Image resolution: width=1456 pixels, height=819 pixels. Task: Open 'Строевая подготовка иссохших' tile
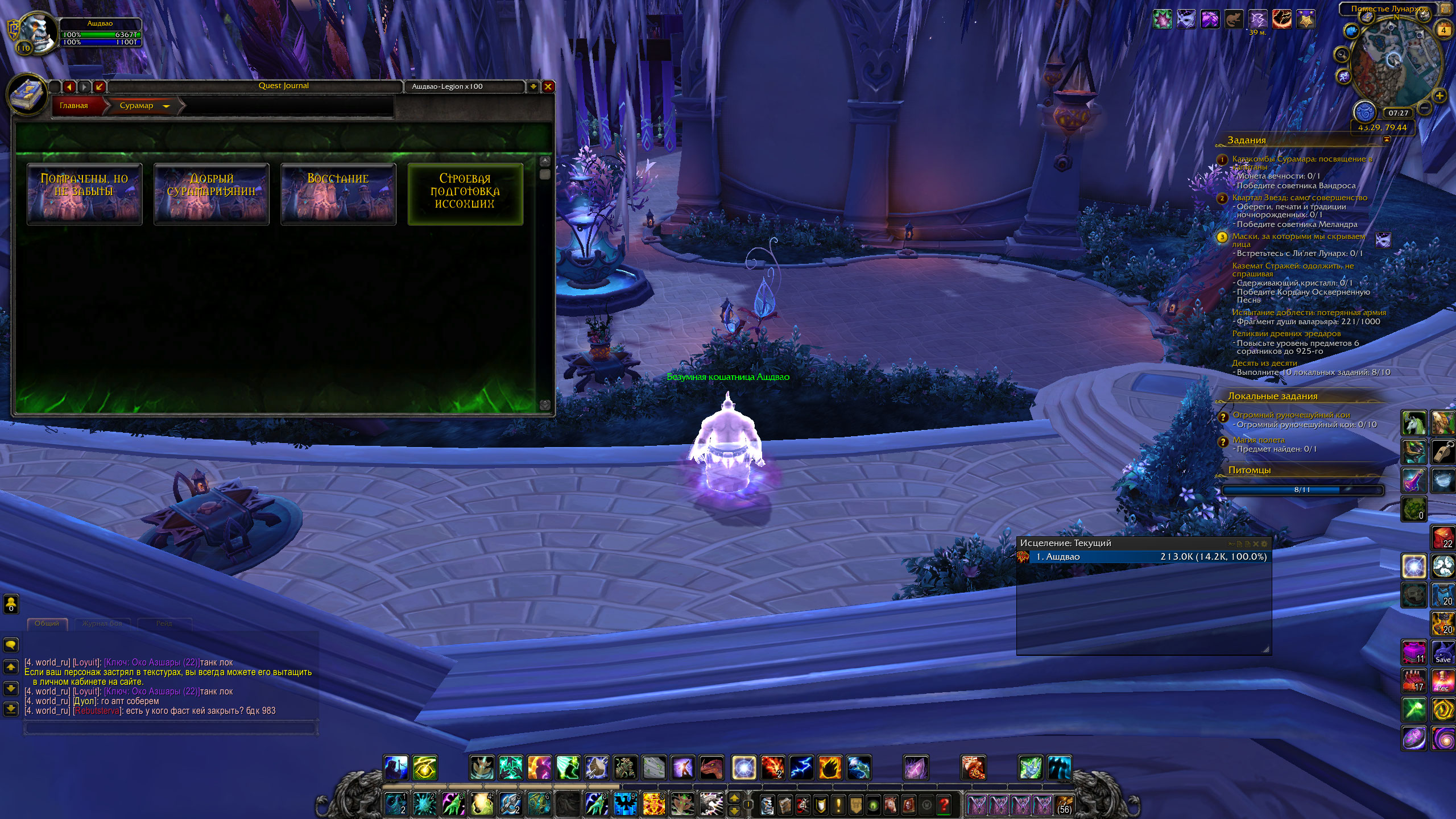point(465,194)
